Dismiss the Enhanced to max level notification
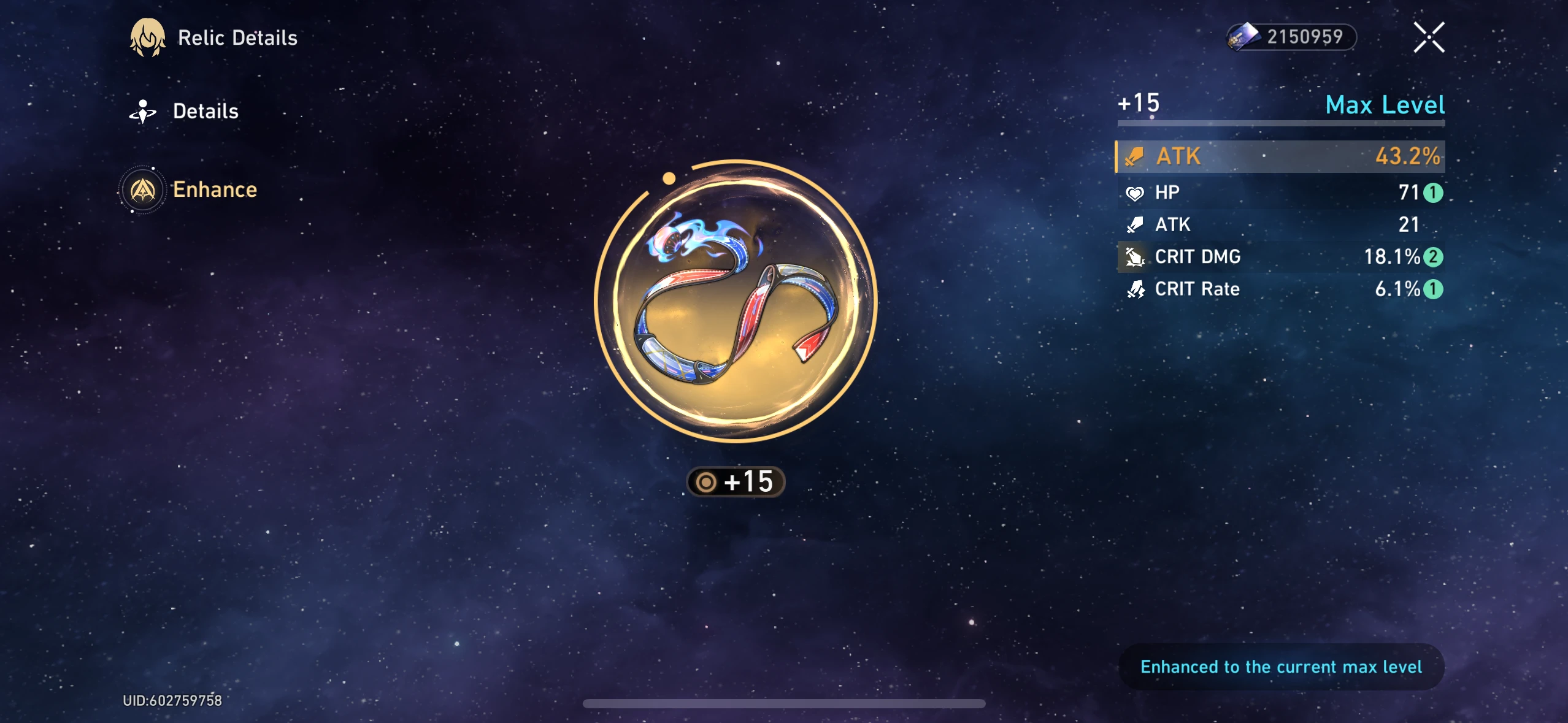Viewport: 1568px width, 723px height. click(x=1282, y=667)
